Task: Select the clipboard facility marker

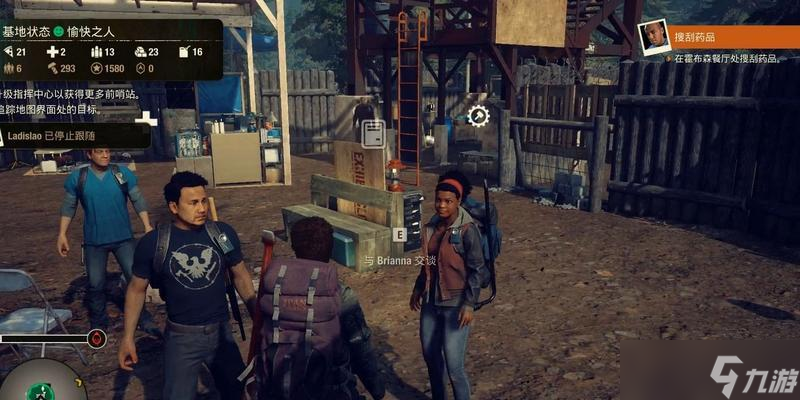Action: [373, 133]
